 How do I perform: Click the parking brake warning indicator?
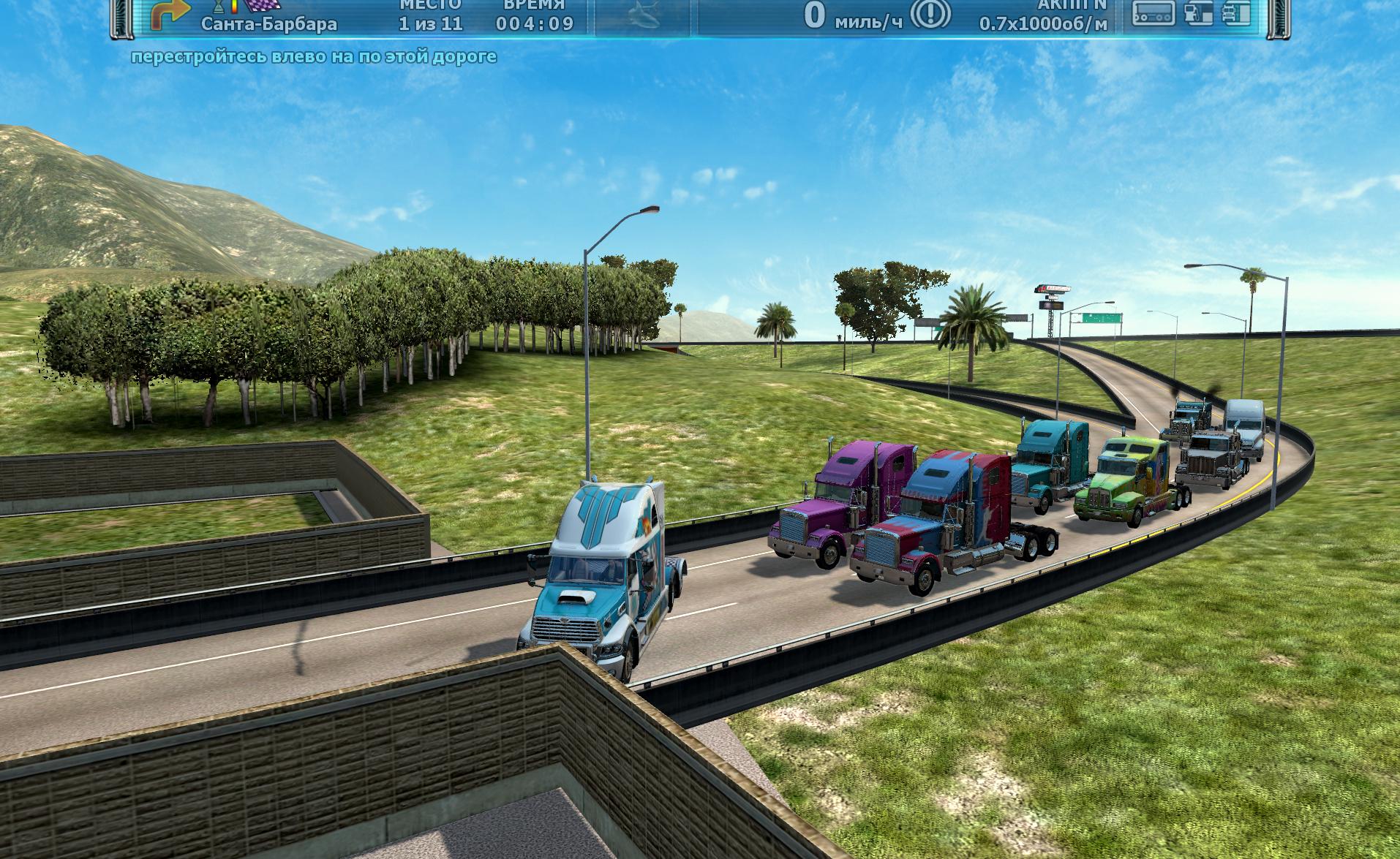click(x=934, y=14)
